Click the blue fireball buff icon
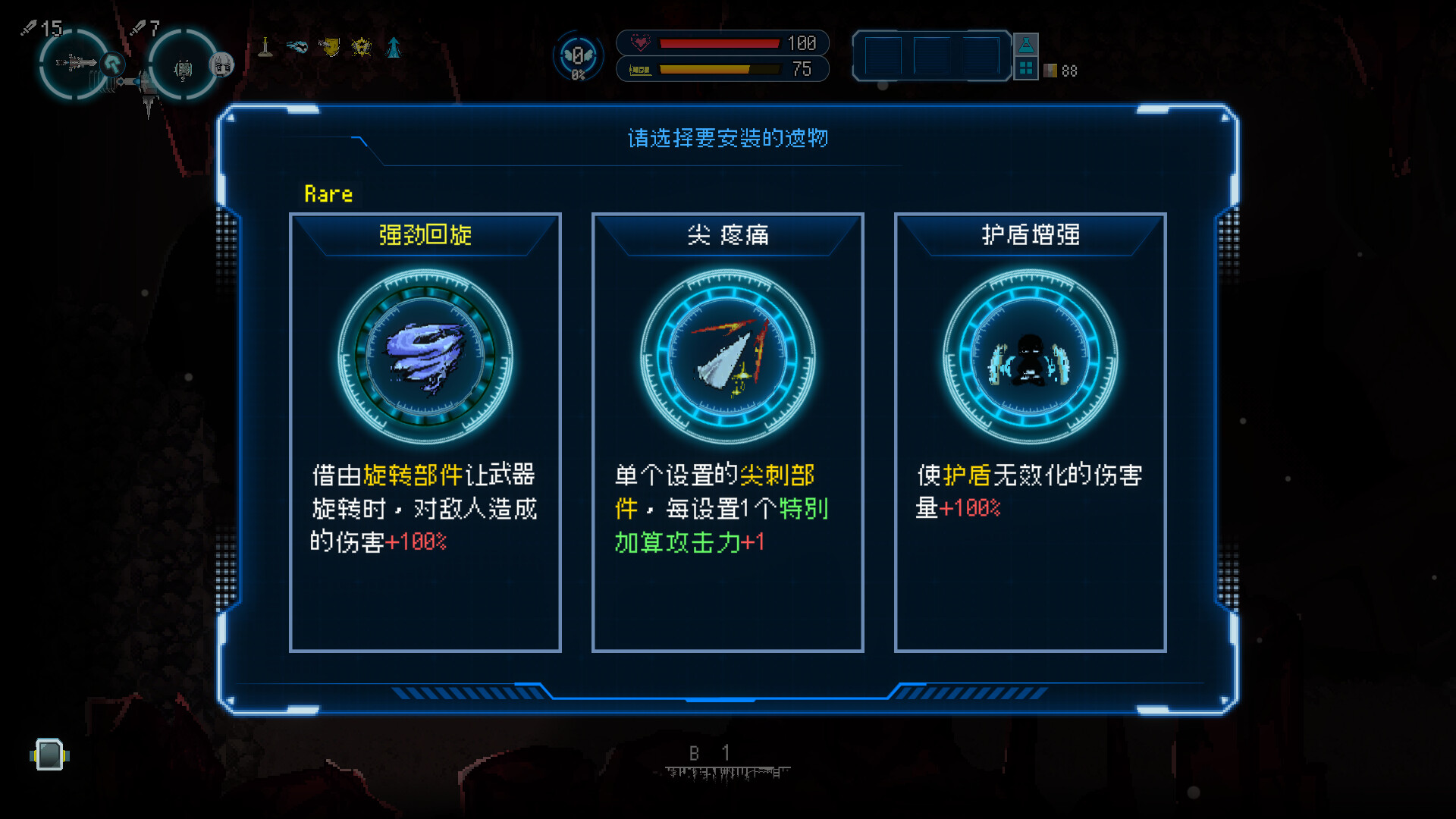 (297, 46)
